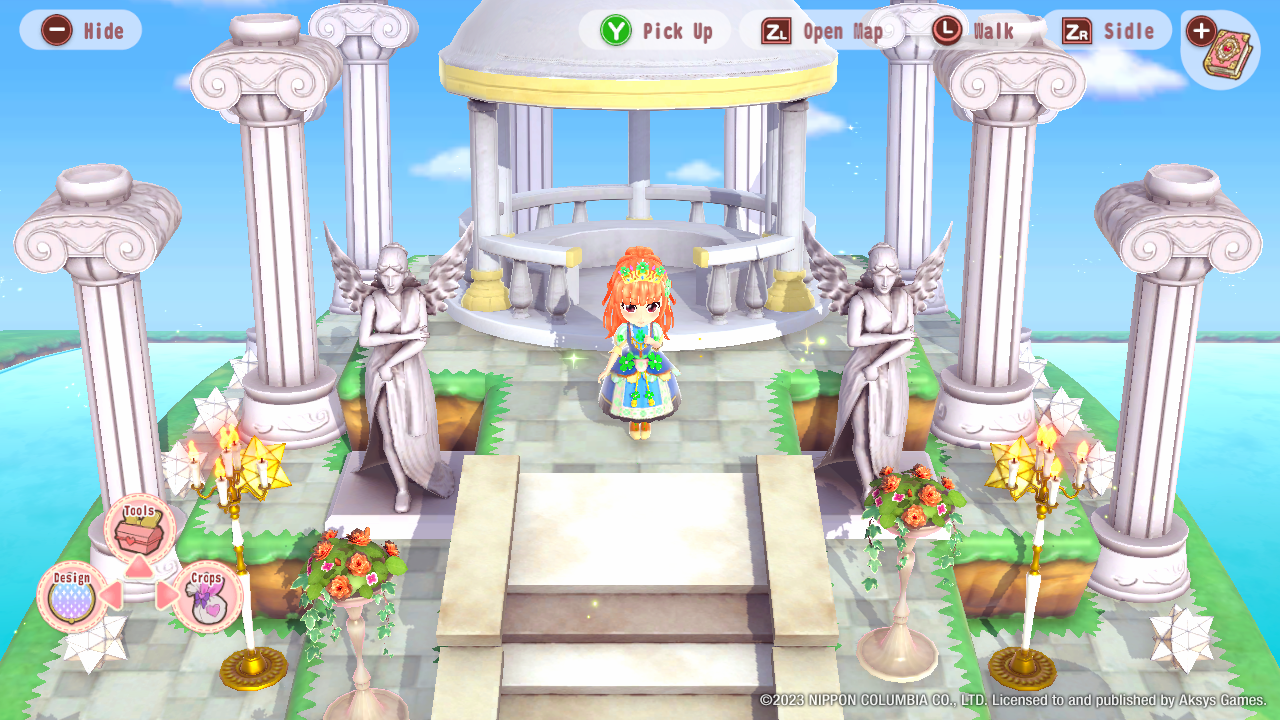Open the map with Open Map control

tap(822, 30)
